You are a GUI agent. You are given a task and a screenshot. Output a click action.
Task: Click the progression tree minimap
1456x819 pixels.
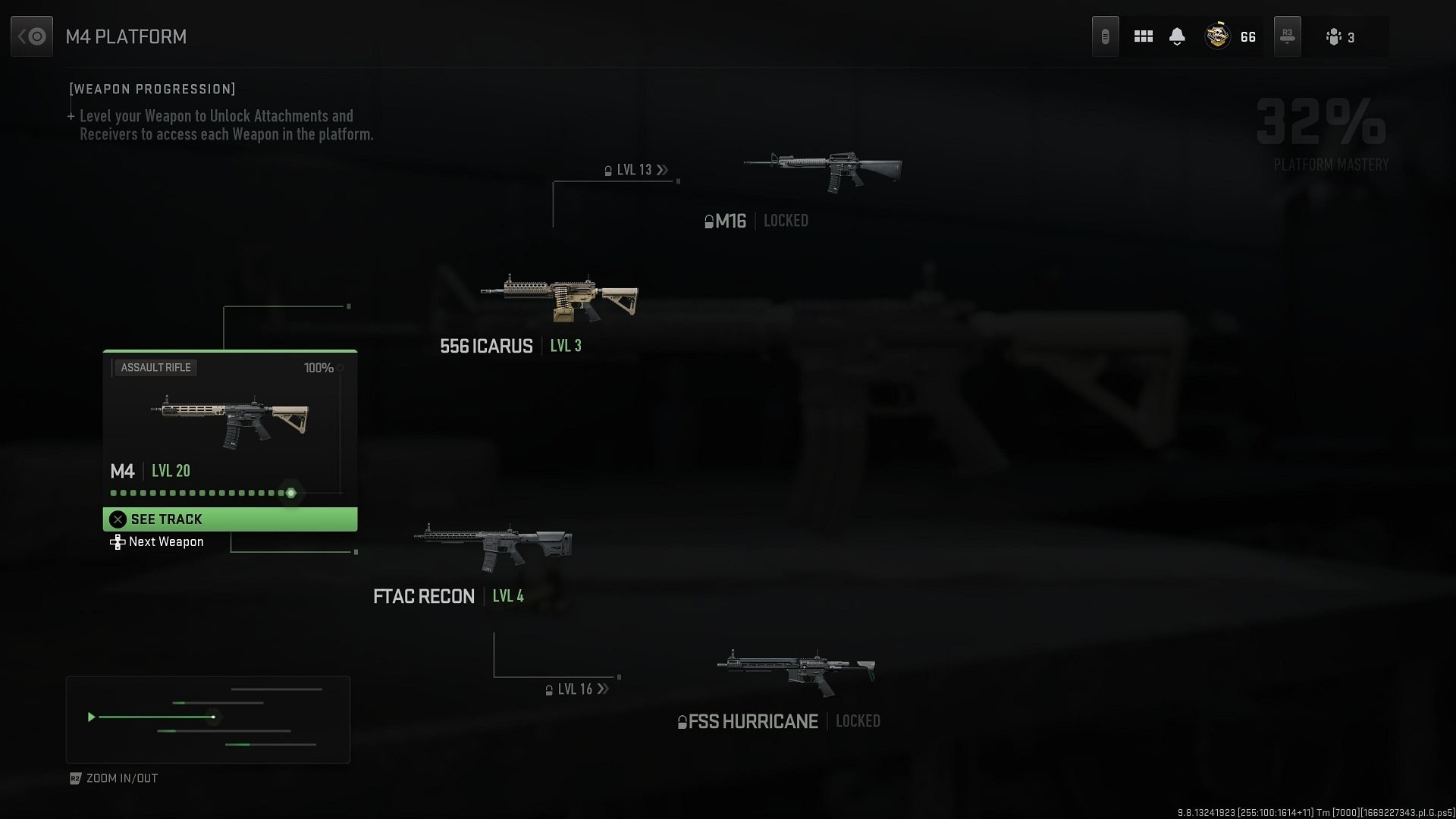point(208,719)
